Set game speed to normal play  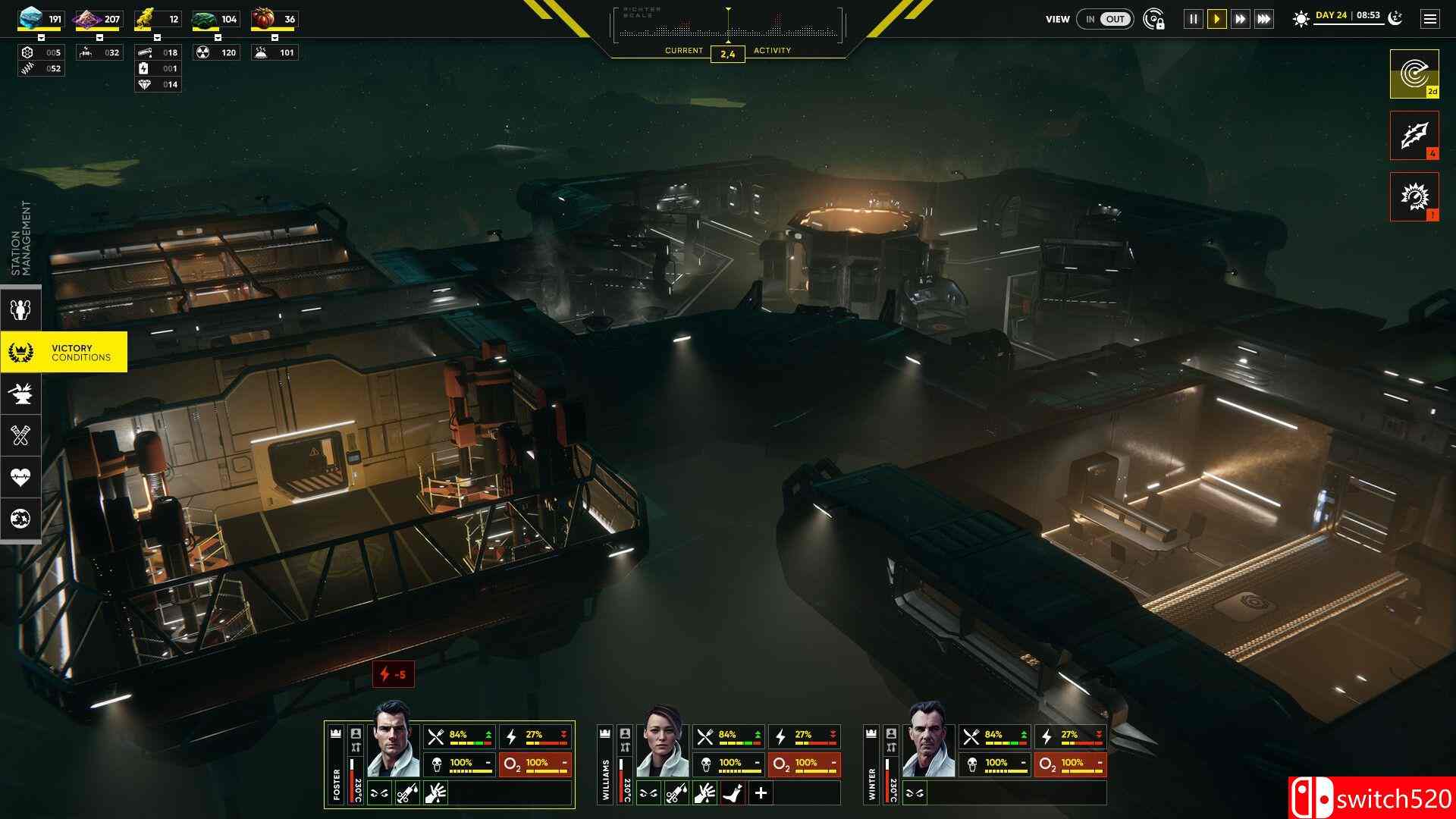point(1216,19)
